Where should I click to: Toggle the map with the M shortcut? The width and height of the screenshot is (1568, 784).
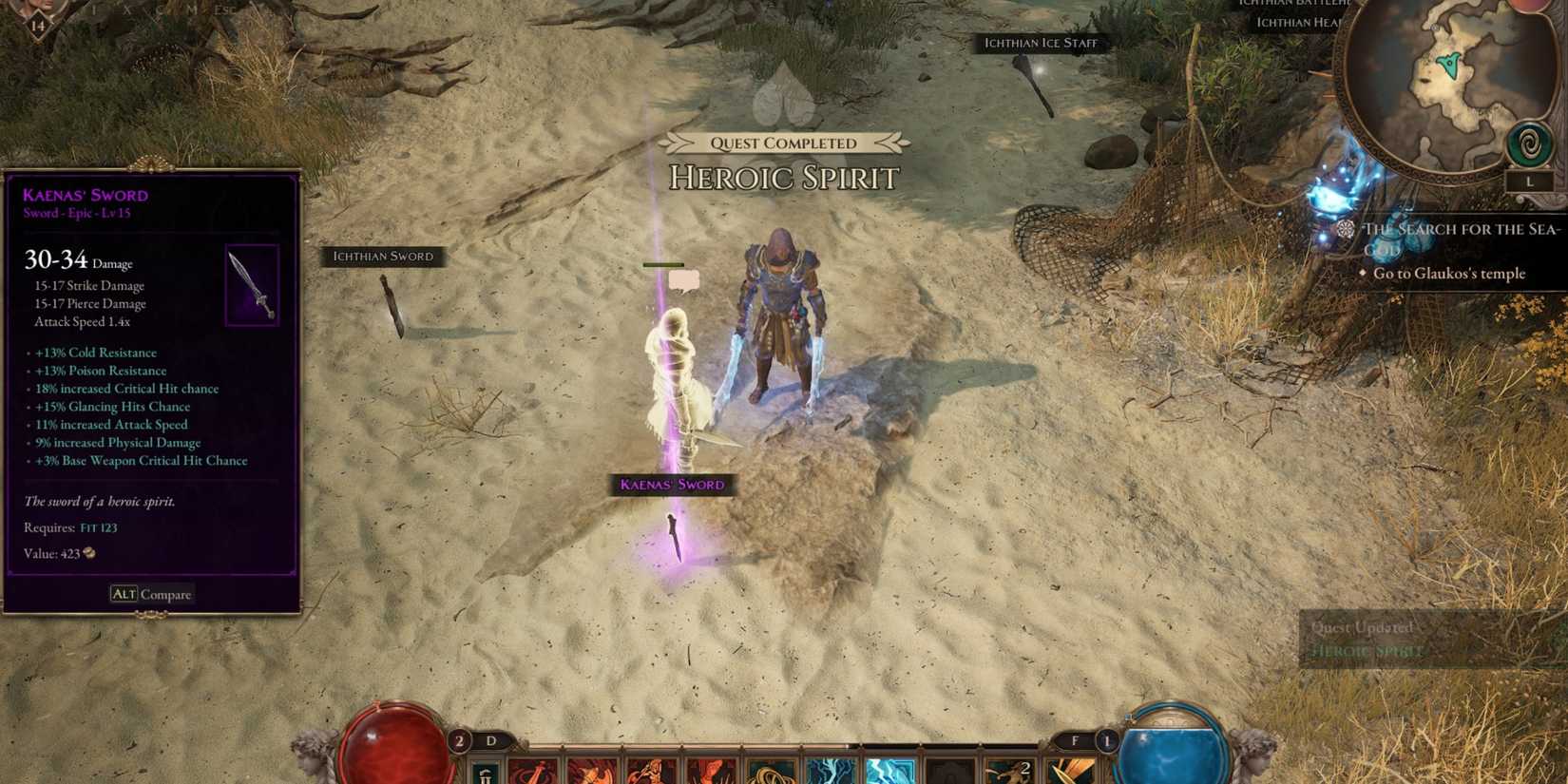click(x=194, y=10)
